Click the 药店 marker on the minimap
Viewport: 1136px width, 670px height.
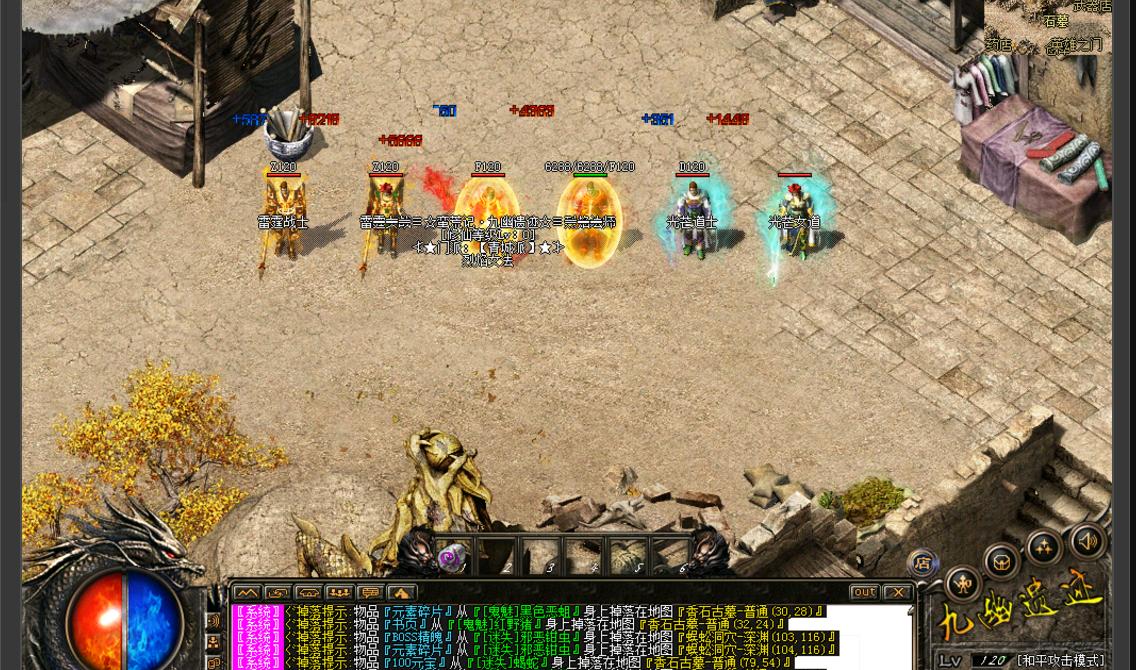click(998, 45)
